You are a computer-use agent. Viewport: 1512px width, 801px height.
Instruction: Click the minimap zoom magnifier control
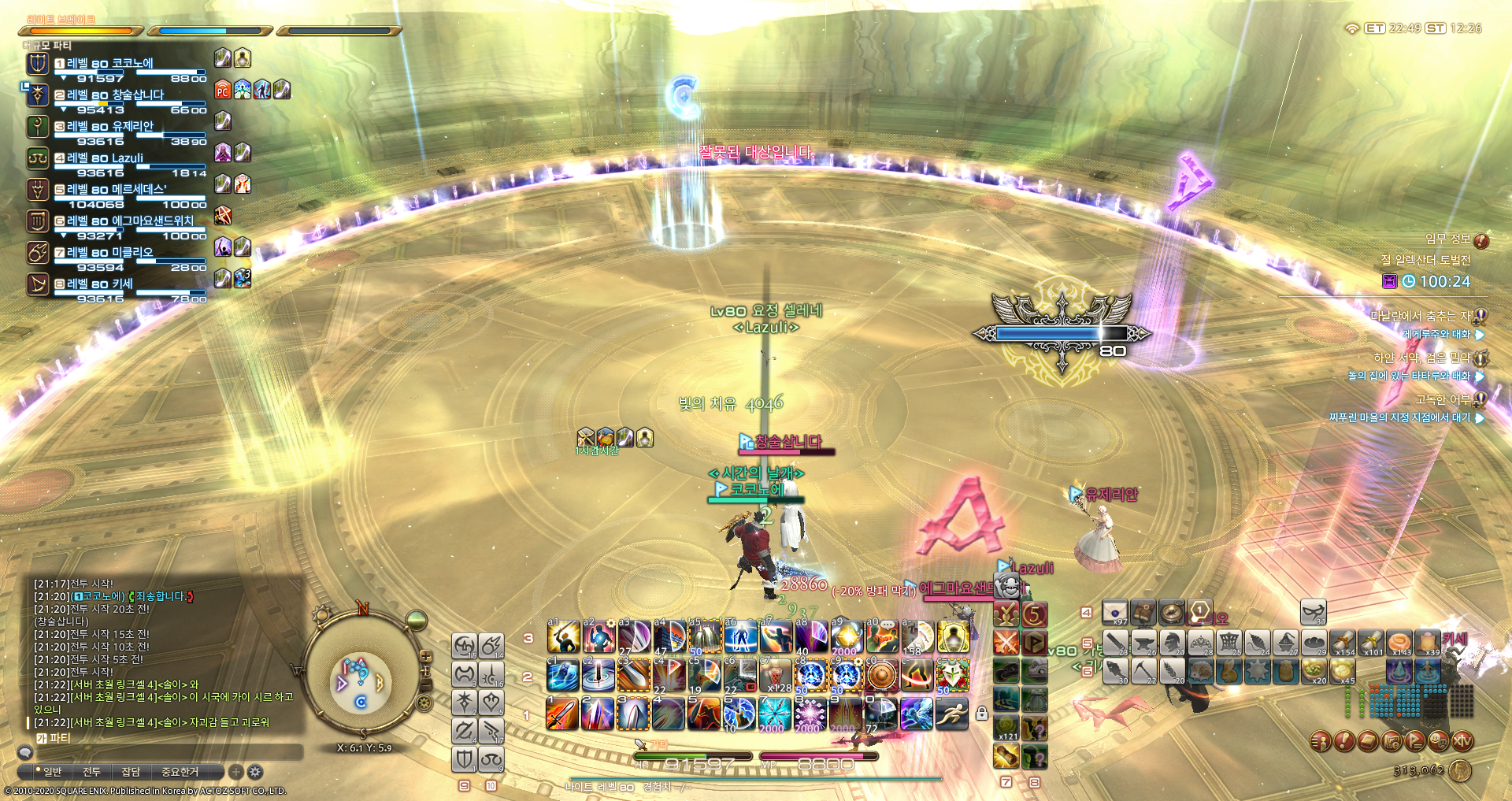pyautogui.click(x=426, y=657)
